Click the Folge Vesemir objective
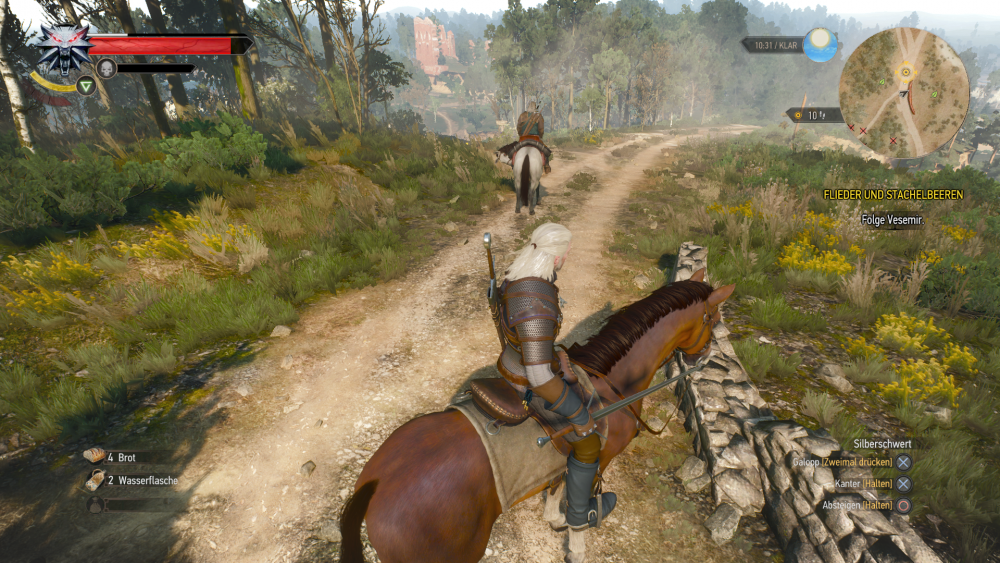Image resolution: width=1000 pixels, height=563 pixels. 893,220
